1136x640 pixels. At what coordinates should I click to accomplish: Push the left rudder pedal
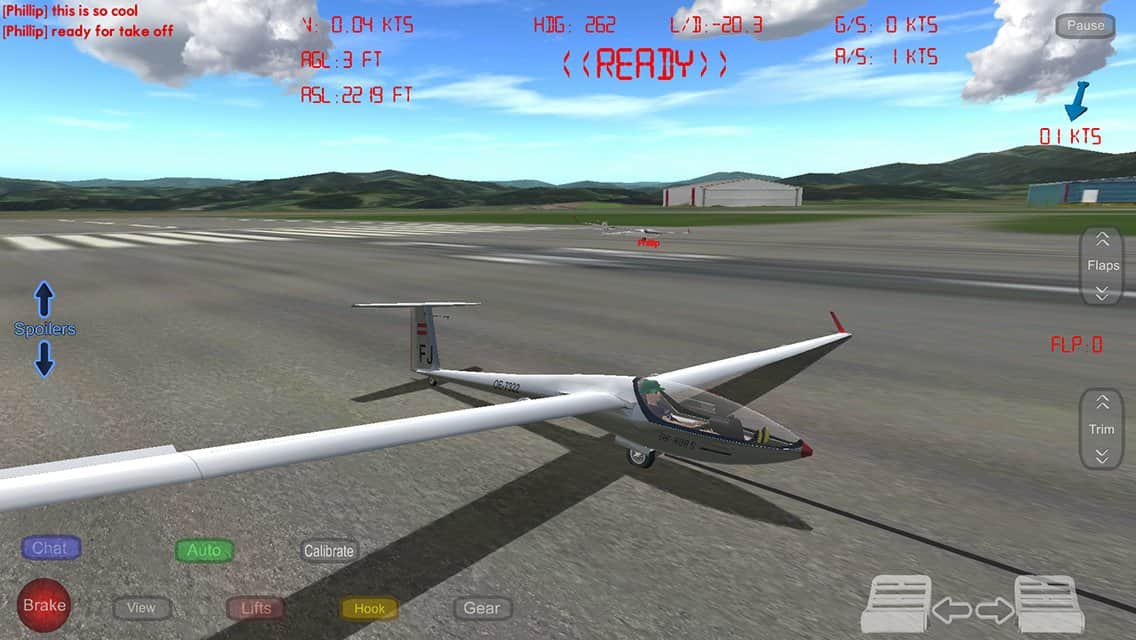tap(896, 604)
